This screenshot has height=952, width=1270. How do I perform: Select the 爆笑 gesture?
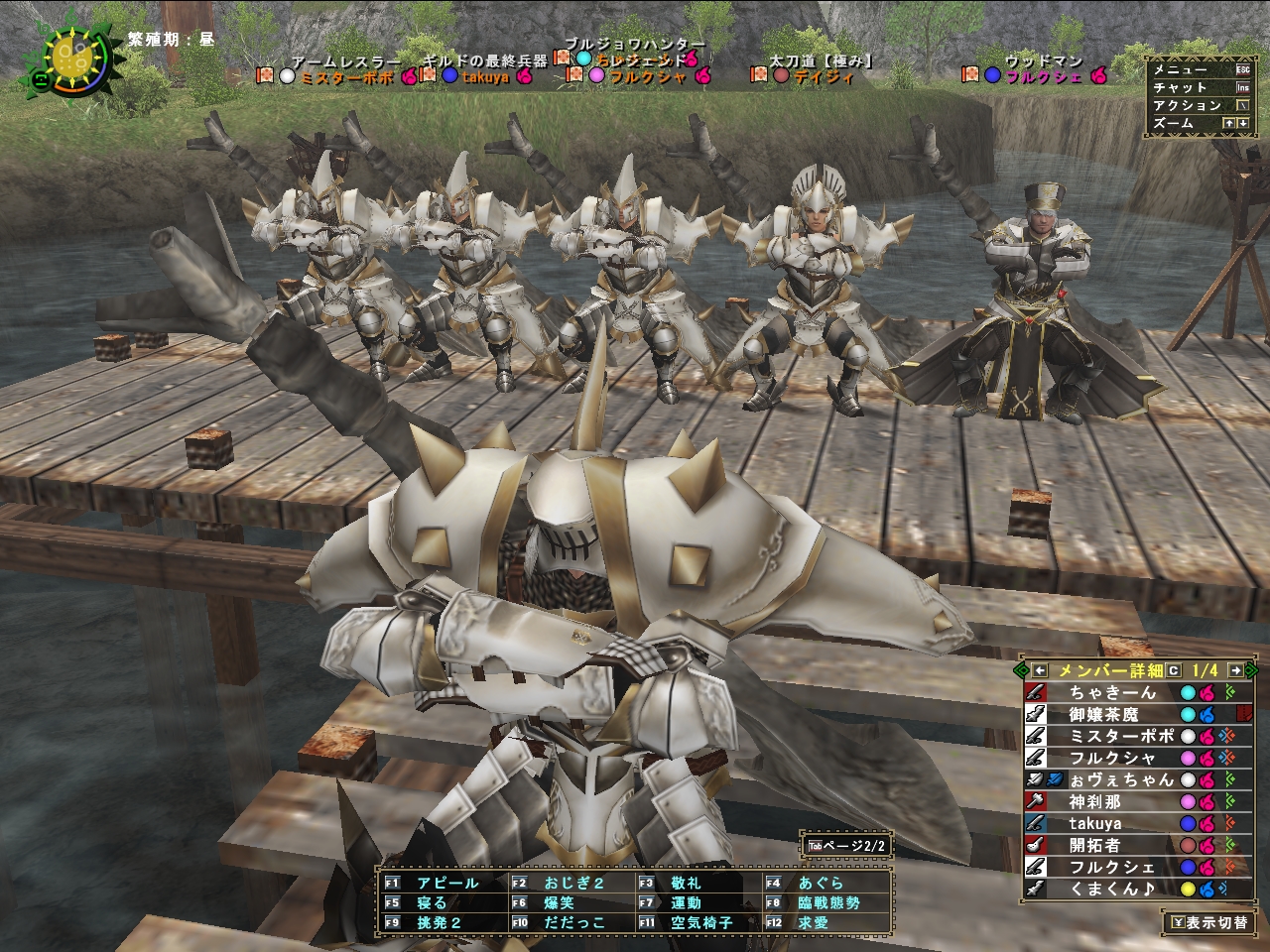coord(559,902)
